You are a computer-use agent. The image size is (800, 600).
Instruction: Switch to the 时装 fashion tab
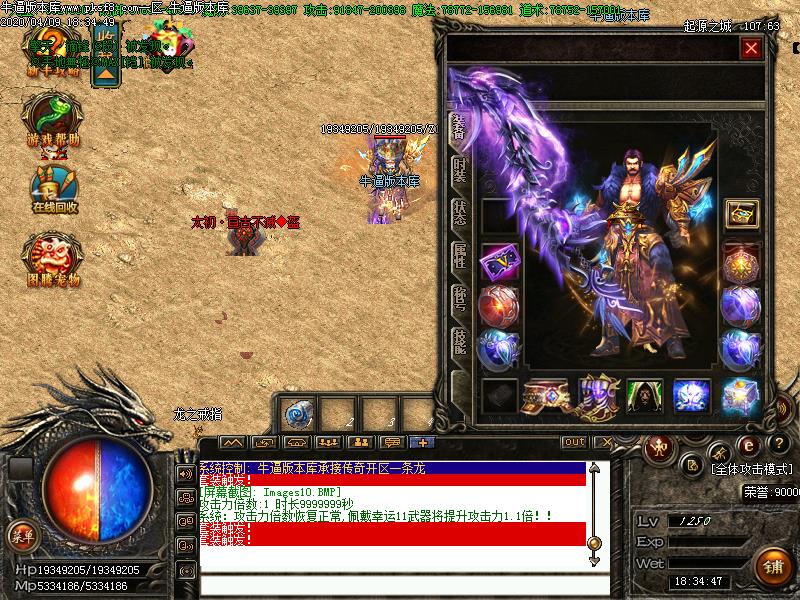pyautogui.click(x=459, y=170)
